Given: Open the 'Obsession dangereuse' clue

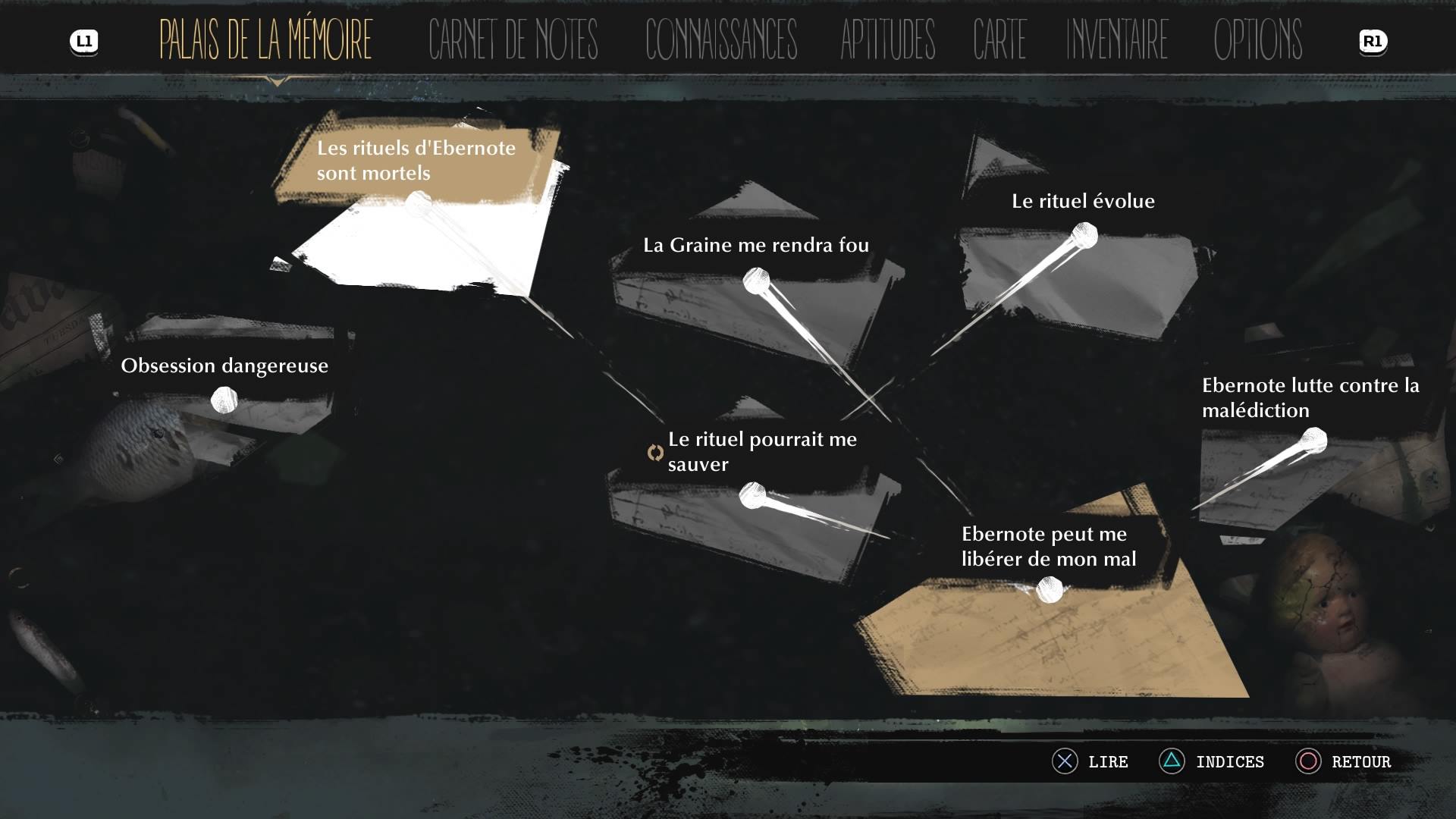Looking at the screenshot, I should (224, 366).
